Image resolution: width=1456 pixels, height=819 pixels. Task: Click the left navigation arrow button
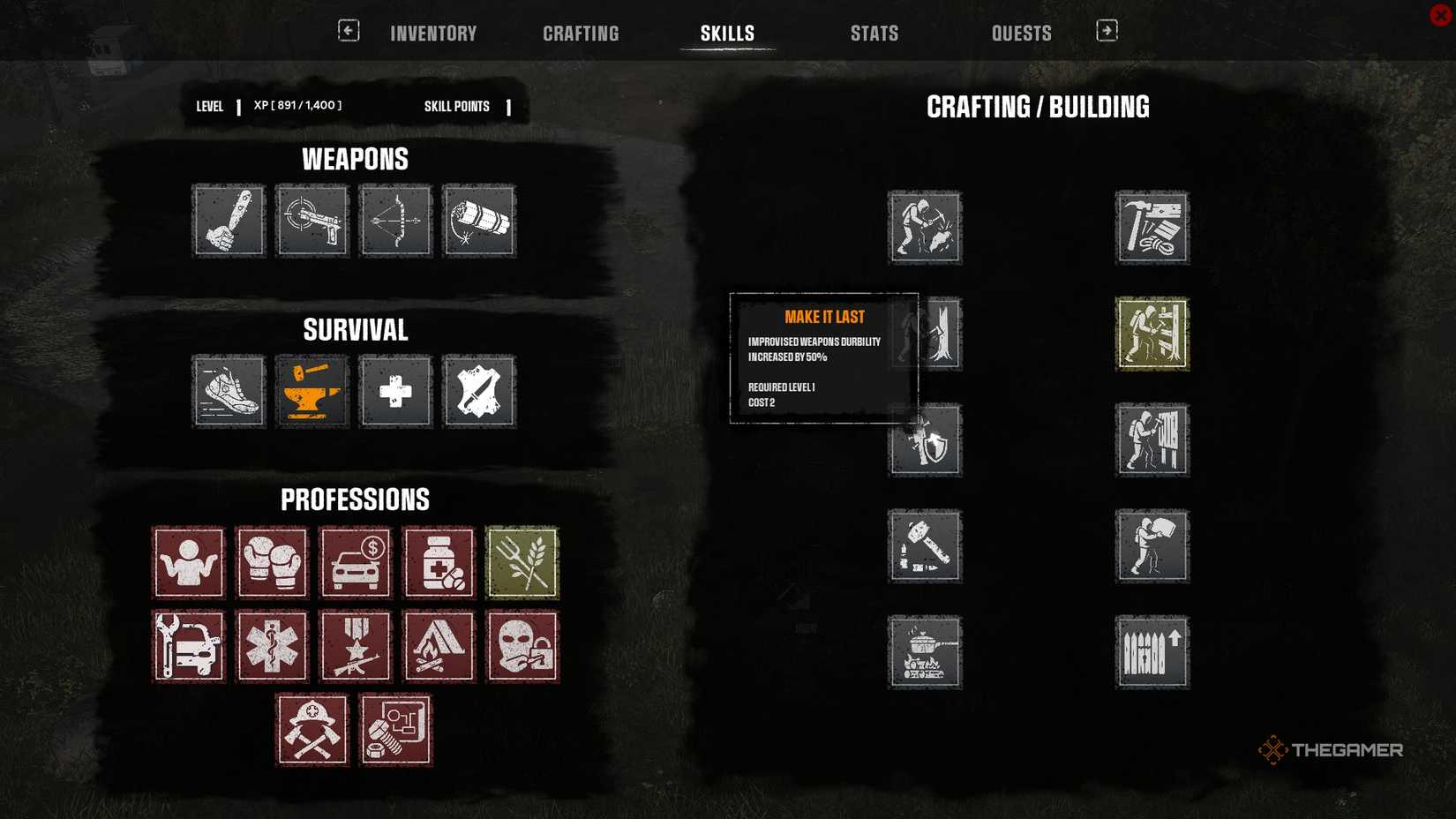[x=349, y=29]
